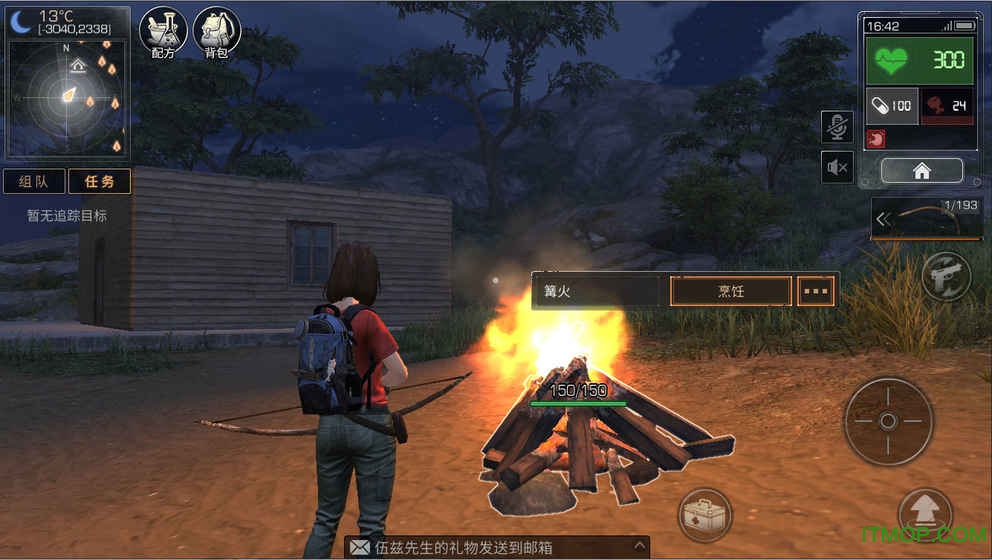Toggle the speaker sound icon
The height and width of the screenshot is (560, 992).
[837, 167]
